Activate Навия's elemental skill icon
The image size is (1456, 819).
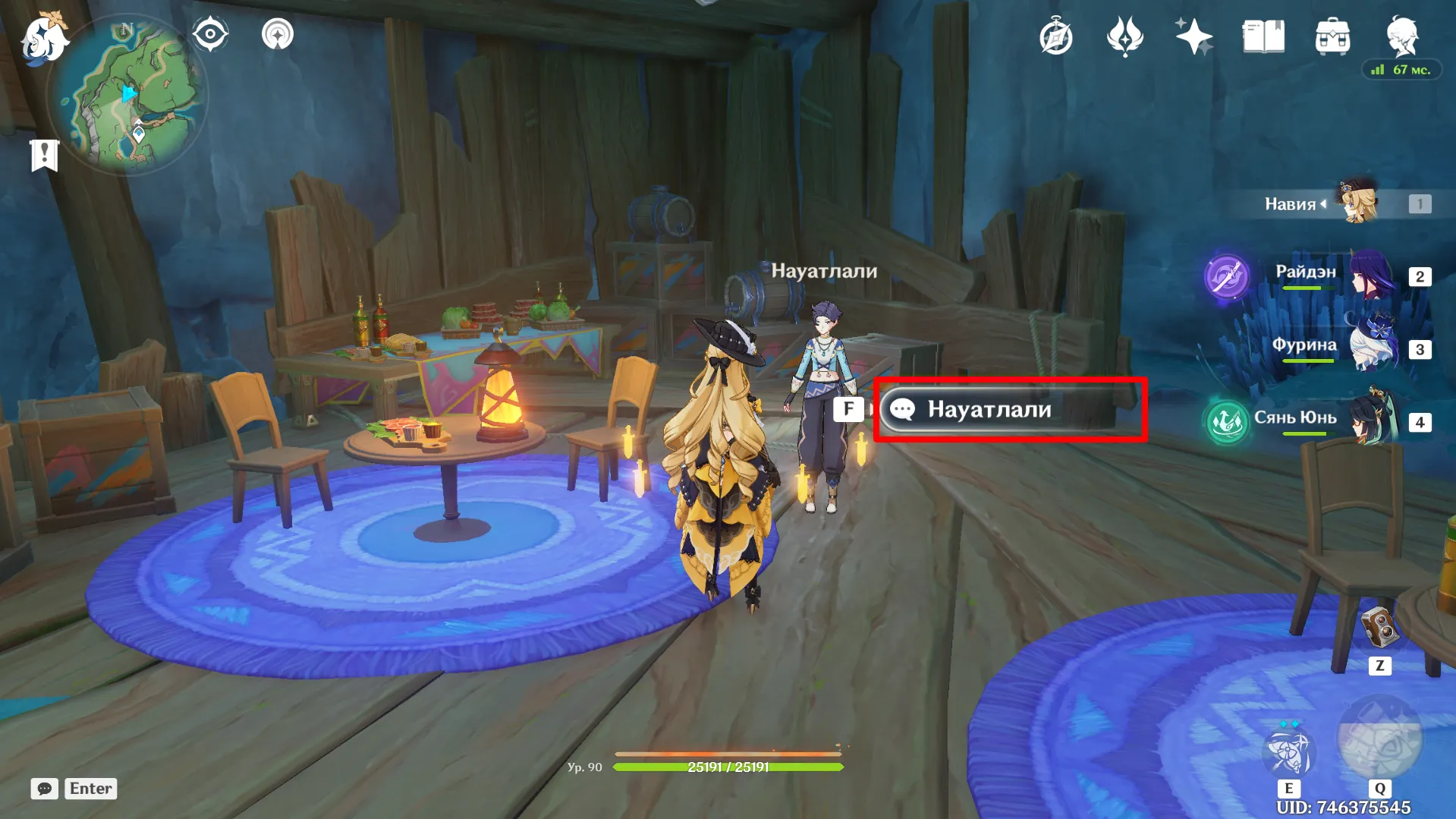[x=1288, y=751]
